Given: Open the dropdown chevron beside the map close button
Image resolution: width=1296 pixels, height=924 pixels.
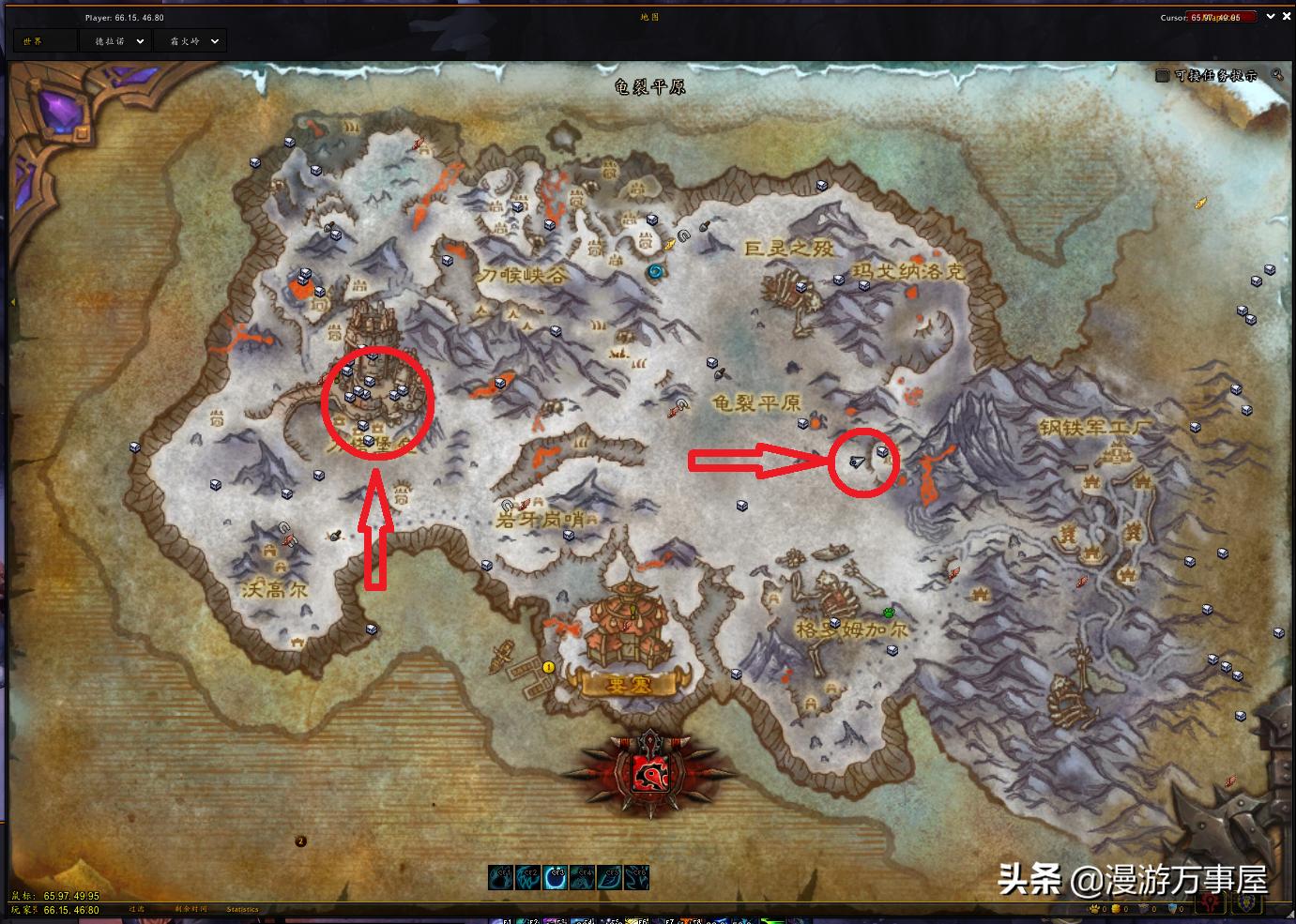Looking at the screenshot, I should click(x=1270, y=16).
